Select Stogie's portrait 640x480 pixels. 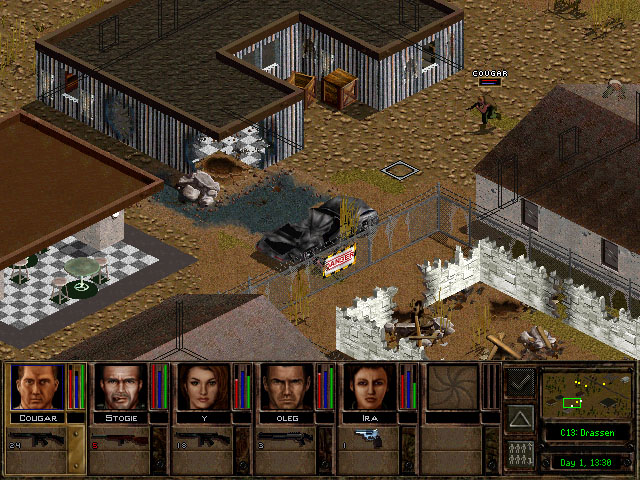point(120,387)
